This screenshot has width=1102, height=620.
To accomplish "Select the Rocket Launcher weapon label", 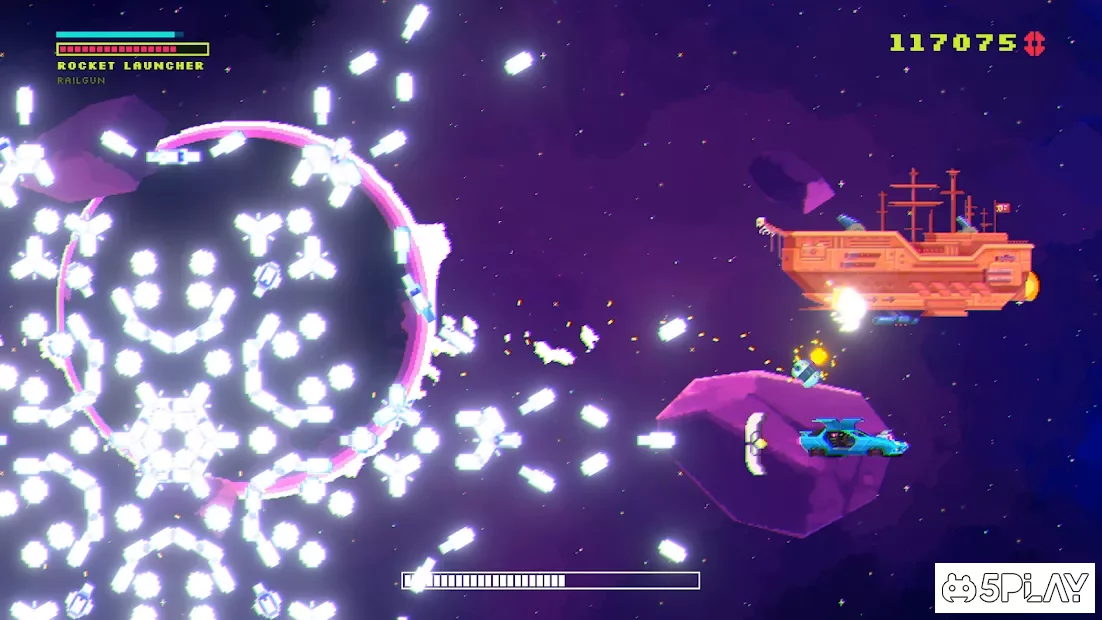I will click(130, 66).
